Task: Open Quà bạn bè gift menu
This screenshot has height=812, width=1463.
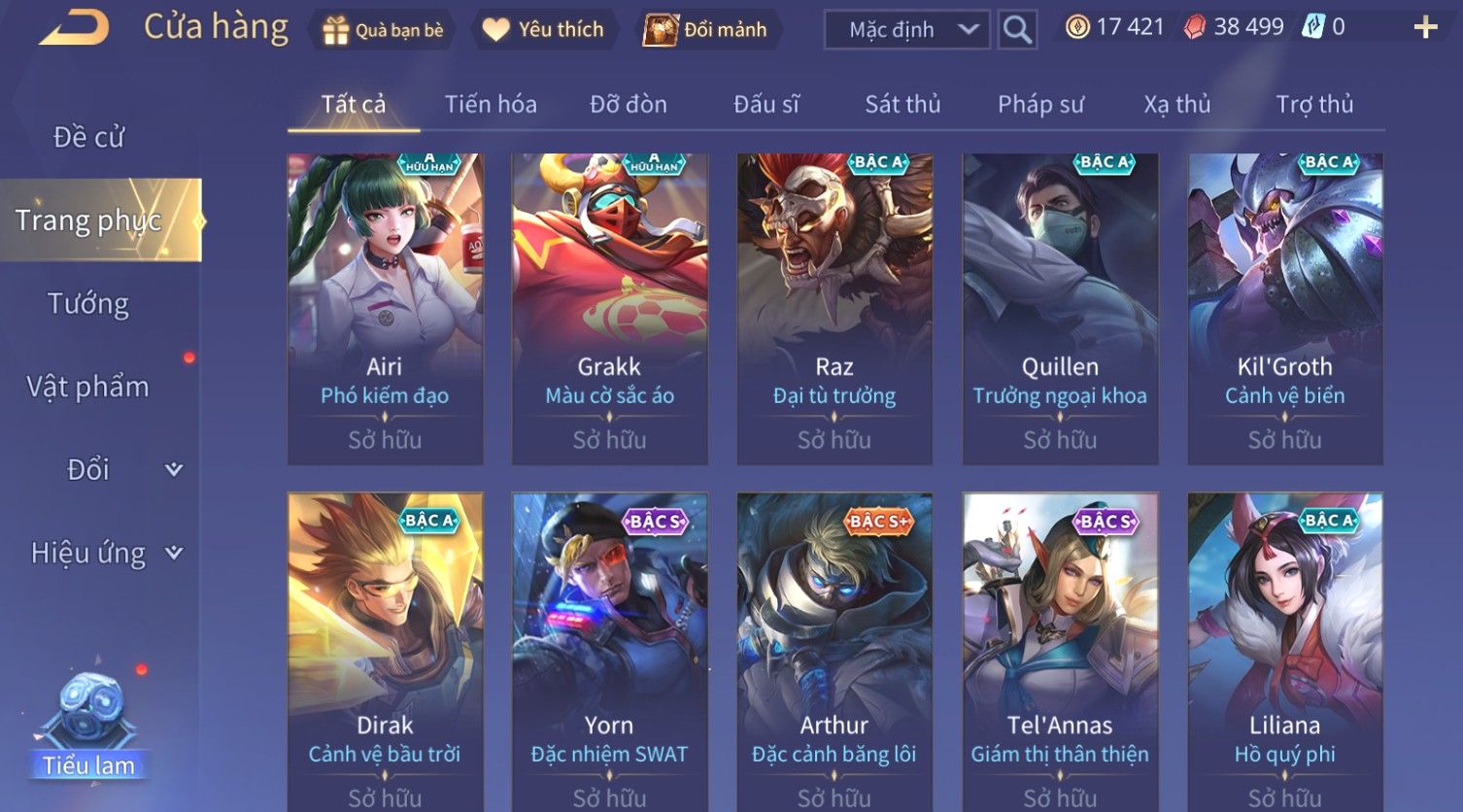Action: [383, 30]
